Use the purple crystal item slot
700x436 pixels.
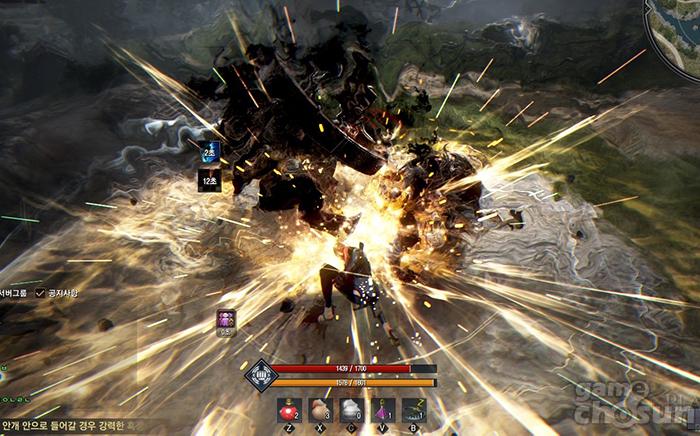tap(383, 410)
